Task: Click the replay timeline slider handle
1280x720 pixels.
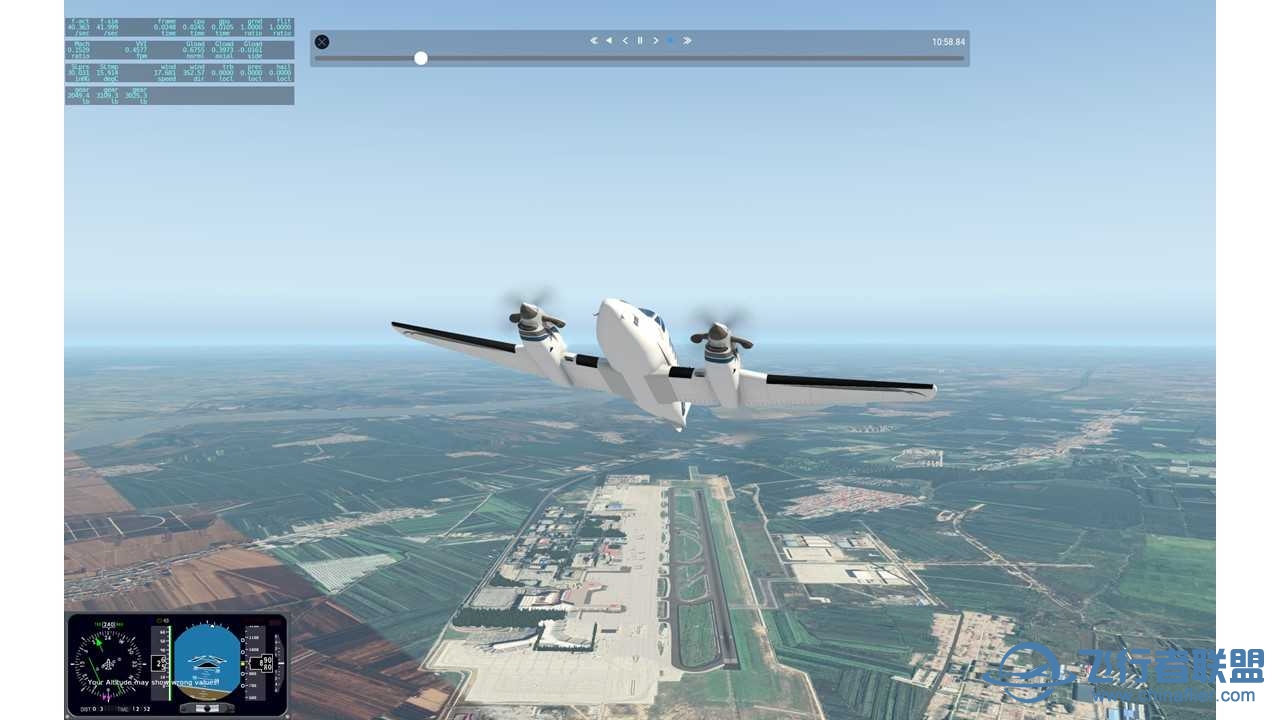Action: pyautogui.click(x=421, y=58)
